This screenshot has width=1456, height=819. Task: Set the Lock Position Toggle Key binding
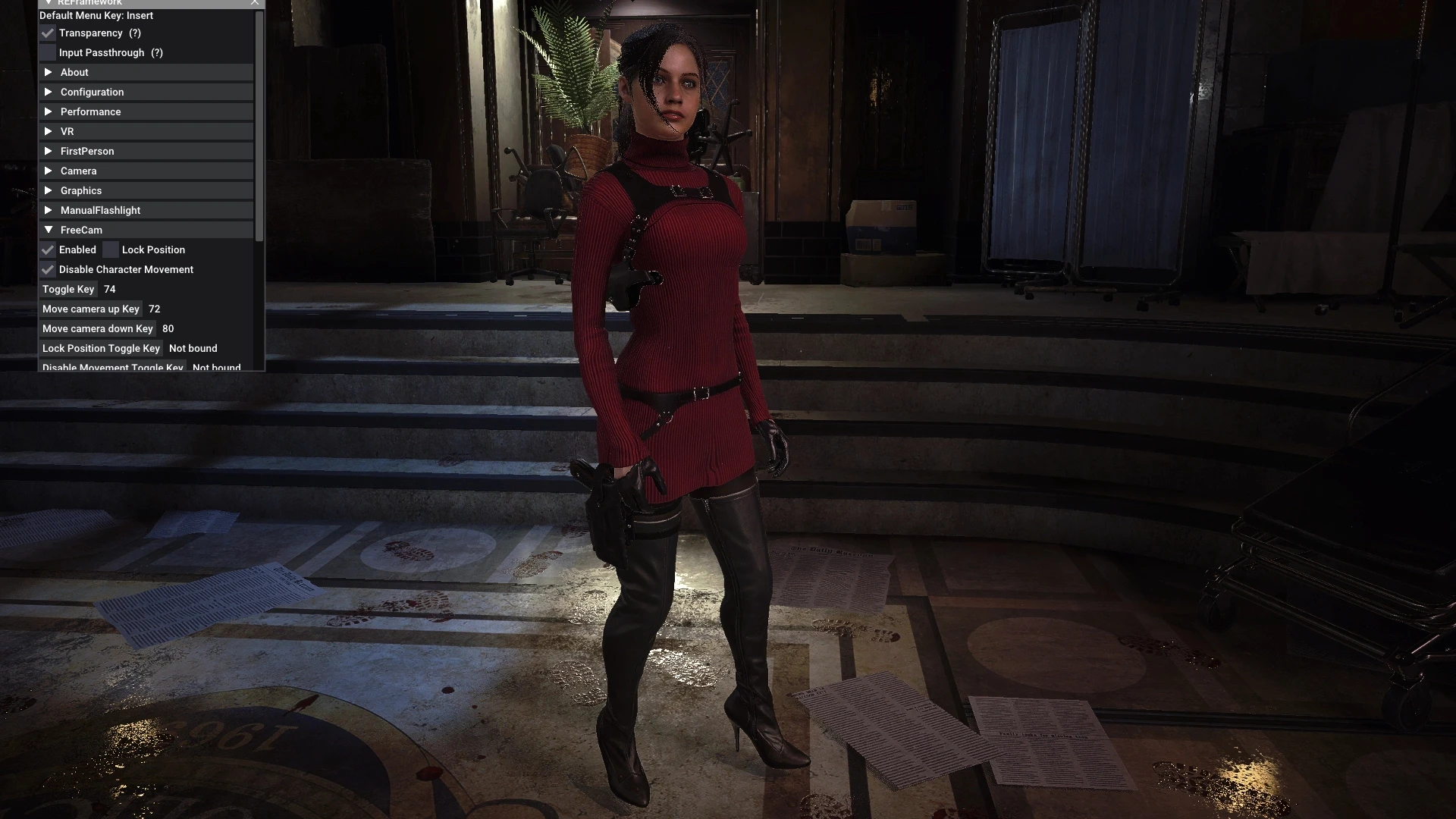(x=101, y=348)
